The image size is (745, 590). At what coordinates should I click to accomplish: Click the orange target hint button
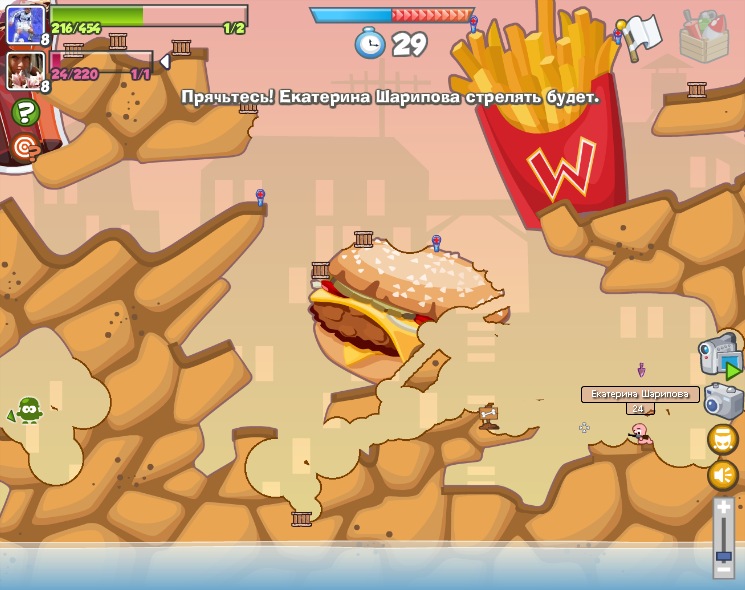(26, 147)
